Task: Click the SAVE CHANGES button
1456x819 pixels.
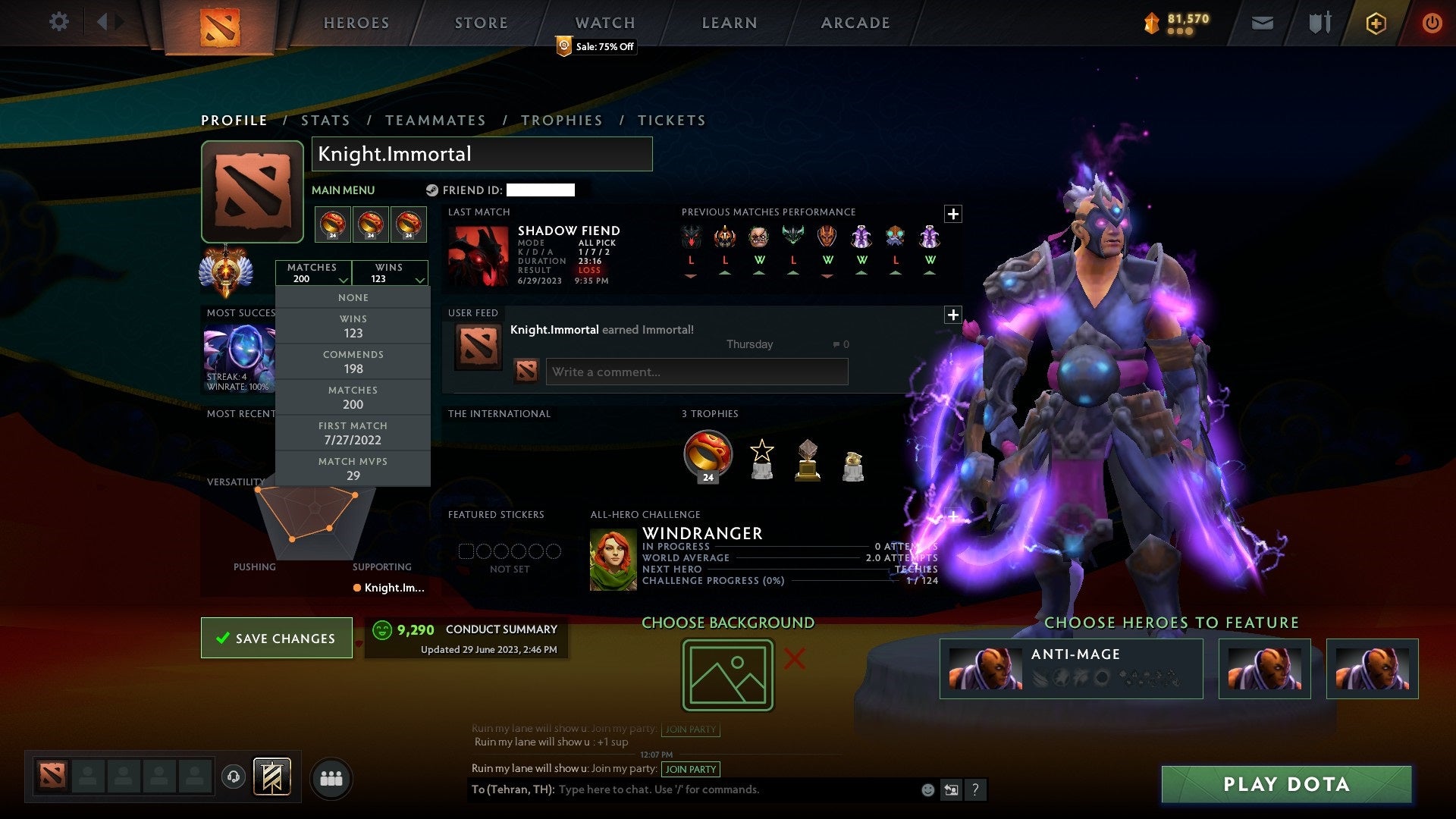Action: (276, 638)
